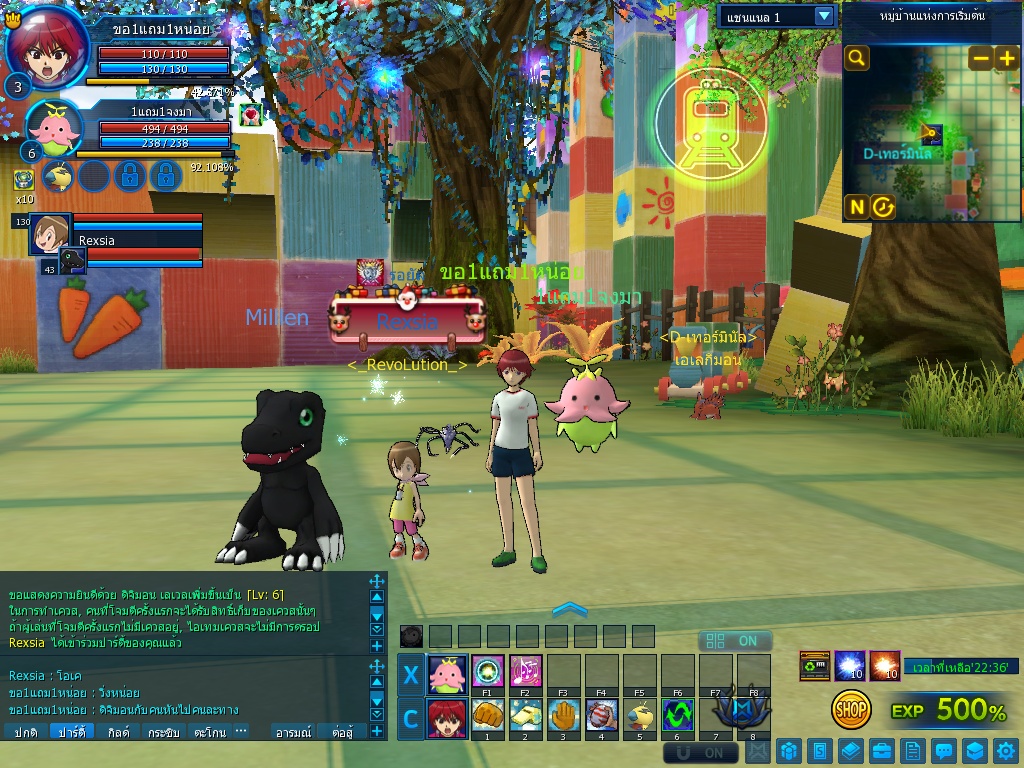Open the speech bubble chat icon
1024x768 pixels.
pos(943,750)
